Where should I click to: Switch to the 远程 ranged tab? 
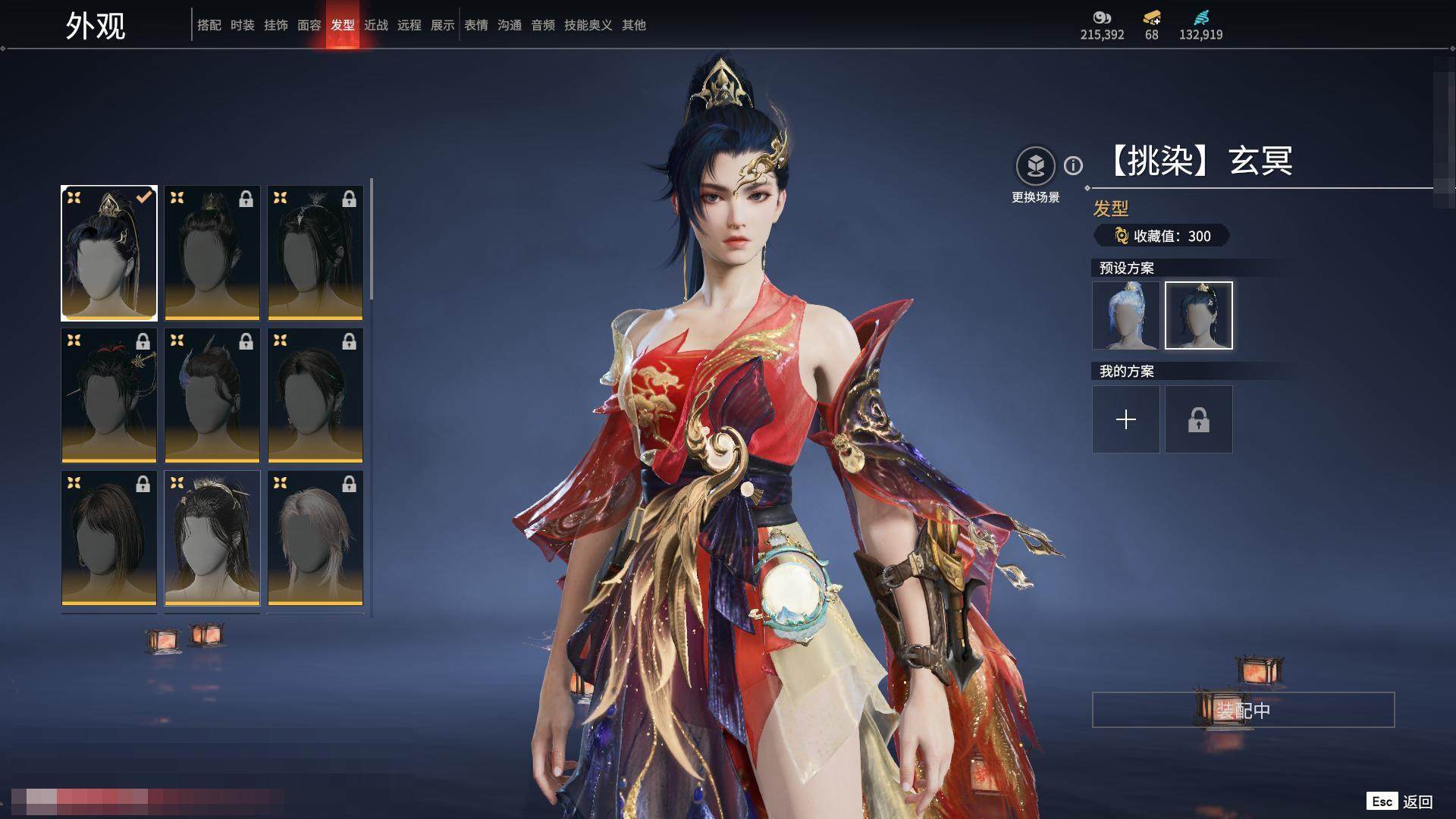(409, 25)
